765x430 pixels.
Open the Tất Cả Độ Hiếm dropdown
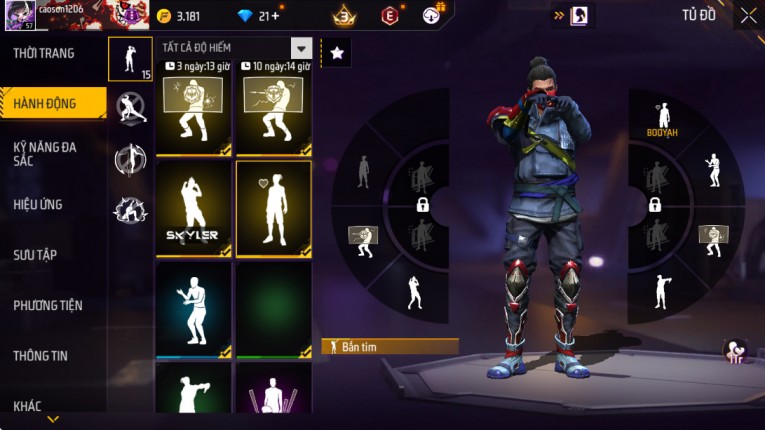point(301,48)
